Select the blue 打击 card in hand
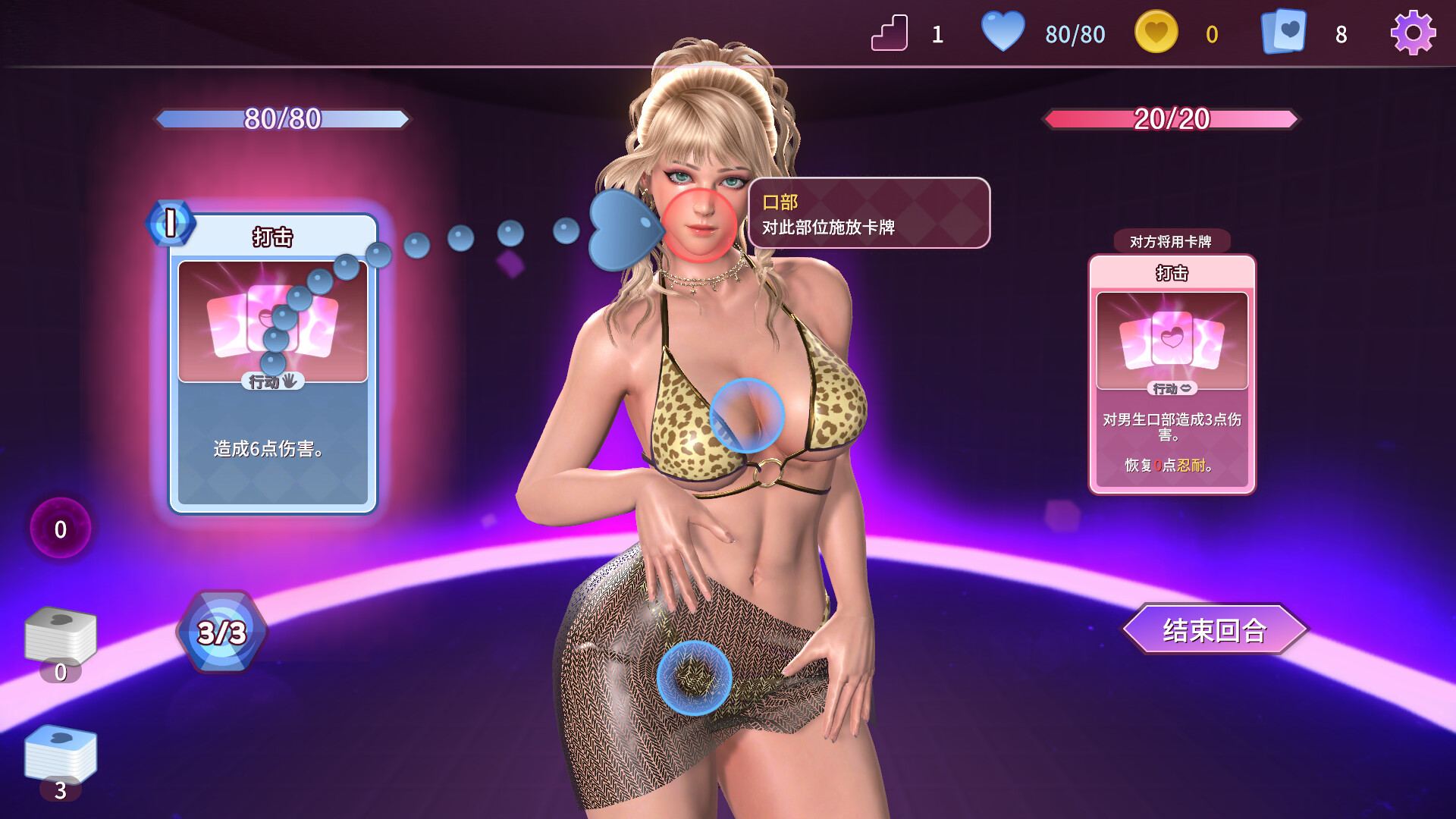Image resolution: width=1456 pixels, height=819 pixels. [273, 364]
